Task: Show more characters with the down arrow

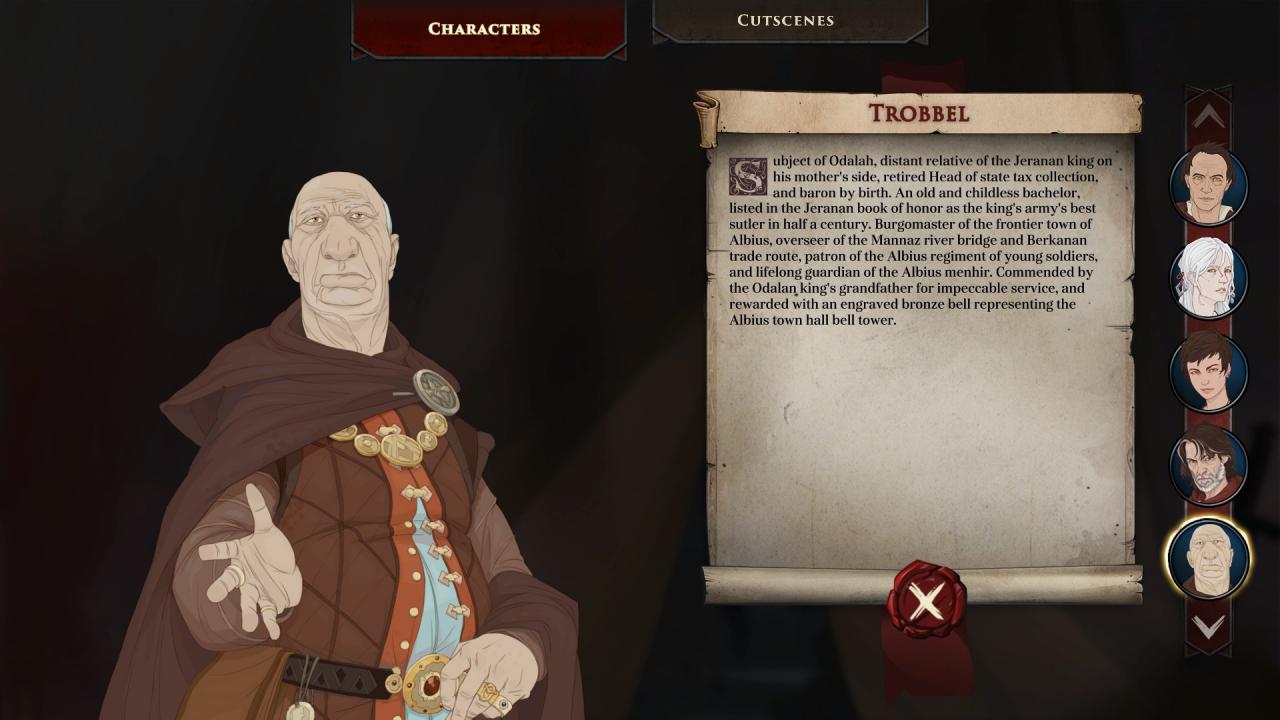Action: 1208,627
